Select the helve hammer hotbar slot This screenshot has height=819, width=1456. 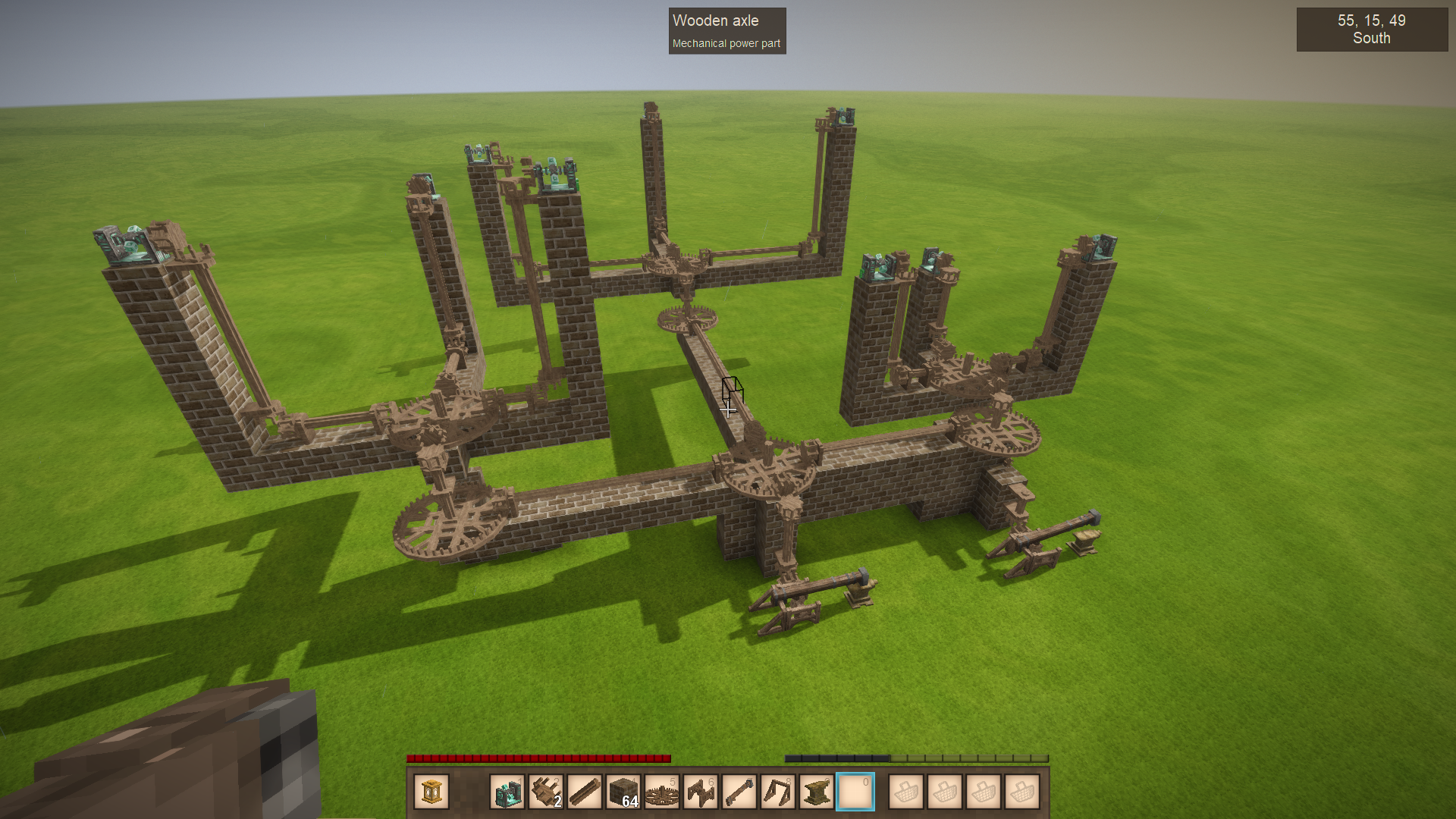coord(739,792)
